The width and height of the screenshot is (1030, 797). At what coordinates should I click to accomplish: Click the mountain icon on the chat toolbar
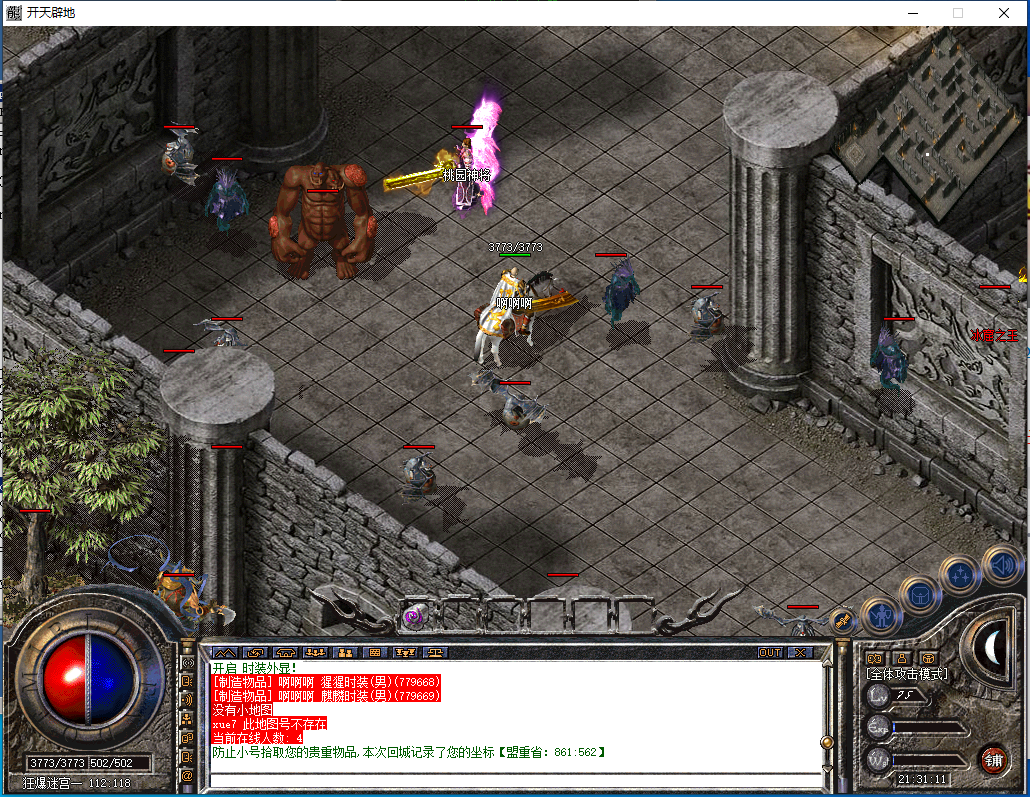[223, 652]
